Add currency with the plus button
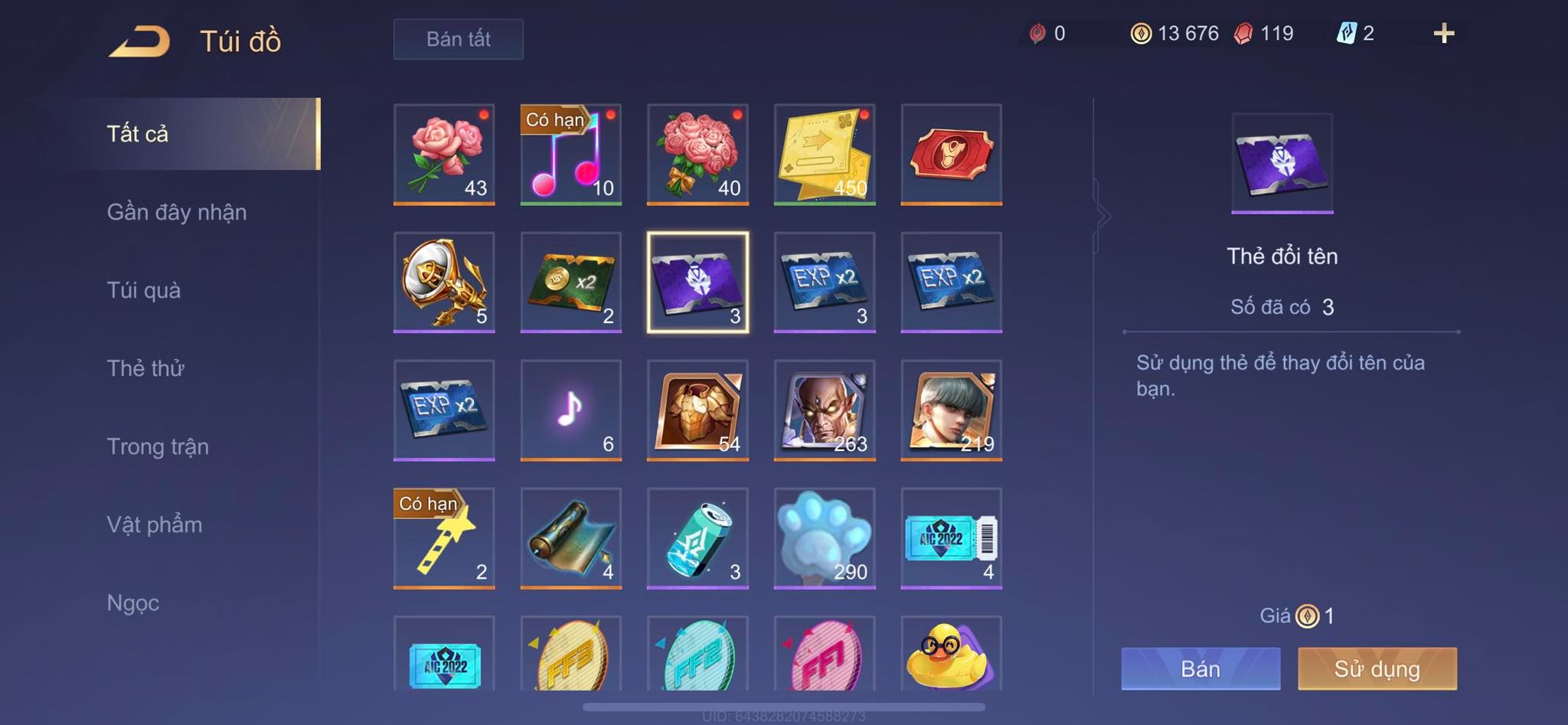 pyautogui.click(x=1443, y=33)
